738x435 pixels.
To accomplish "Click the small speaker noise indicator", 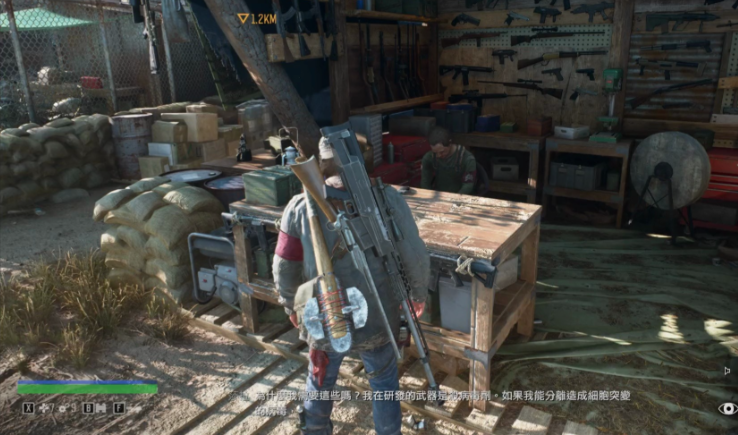I will [727, 371].
